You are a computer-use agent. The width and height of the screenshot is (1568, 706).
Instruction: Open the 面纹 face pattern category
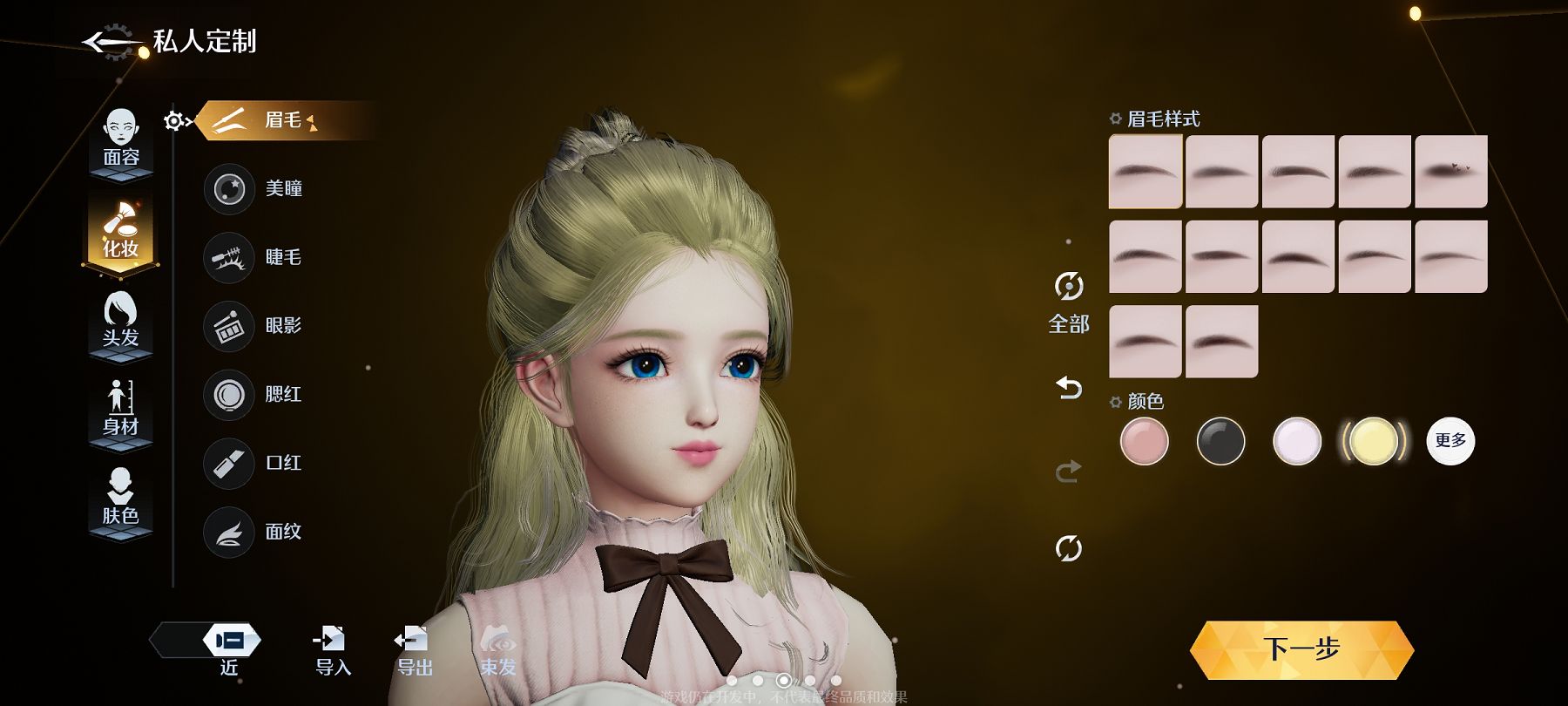click(x=253, y=532)
